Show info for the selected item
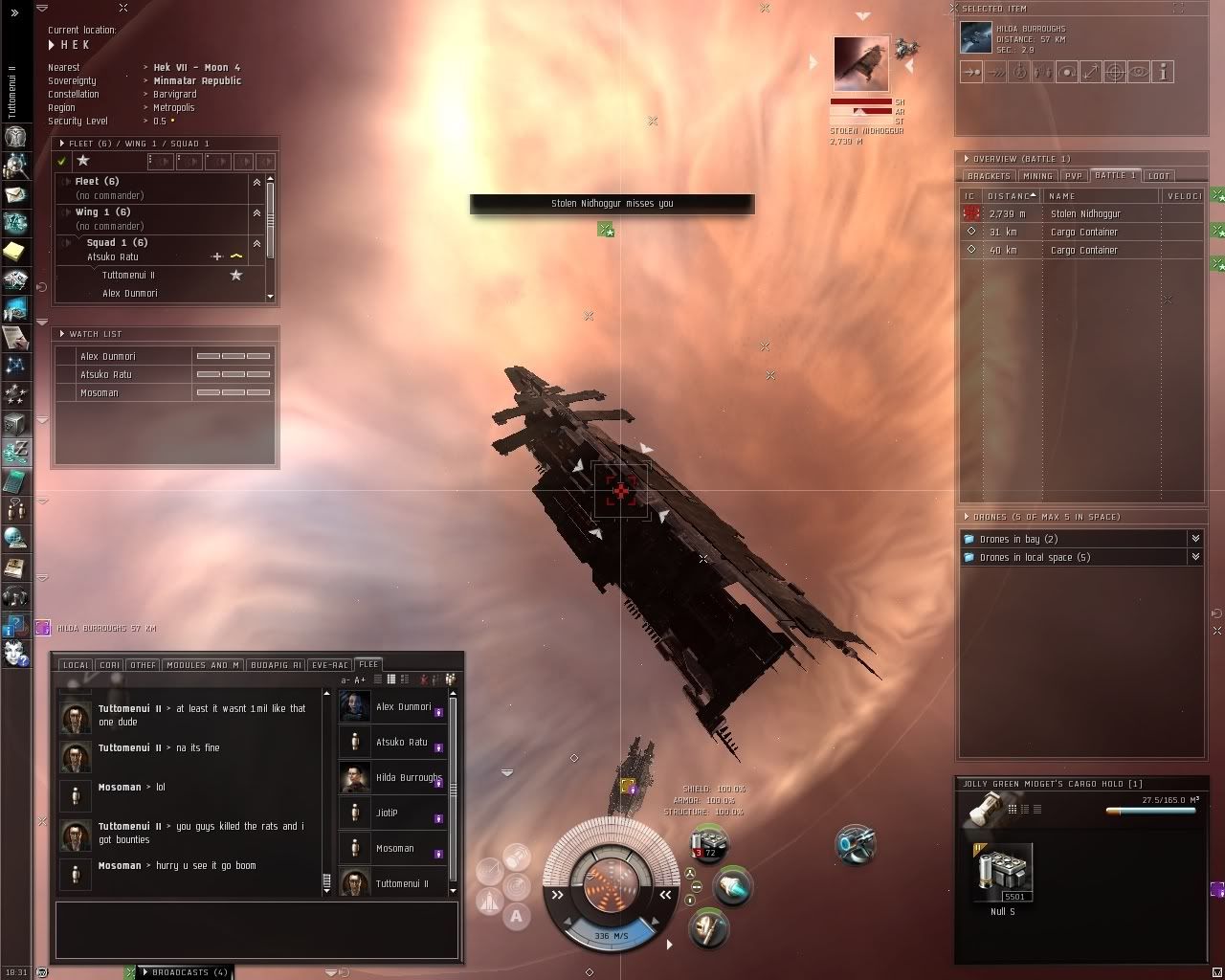Screen dimensions: 1225x980 (1163, 72)
